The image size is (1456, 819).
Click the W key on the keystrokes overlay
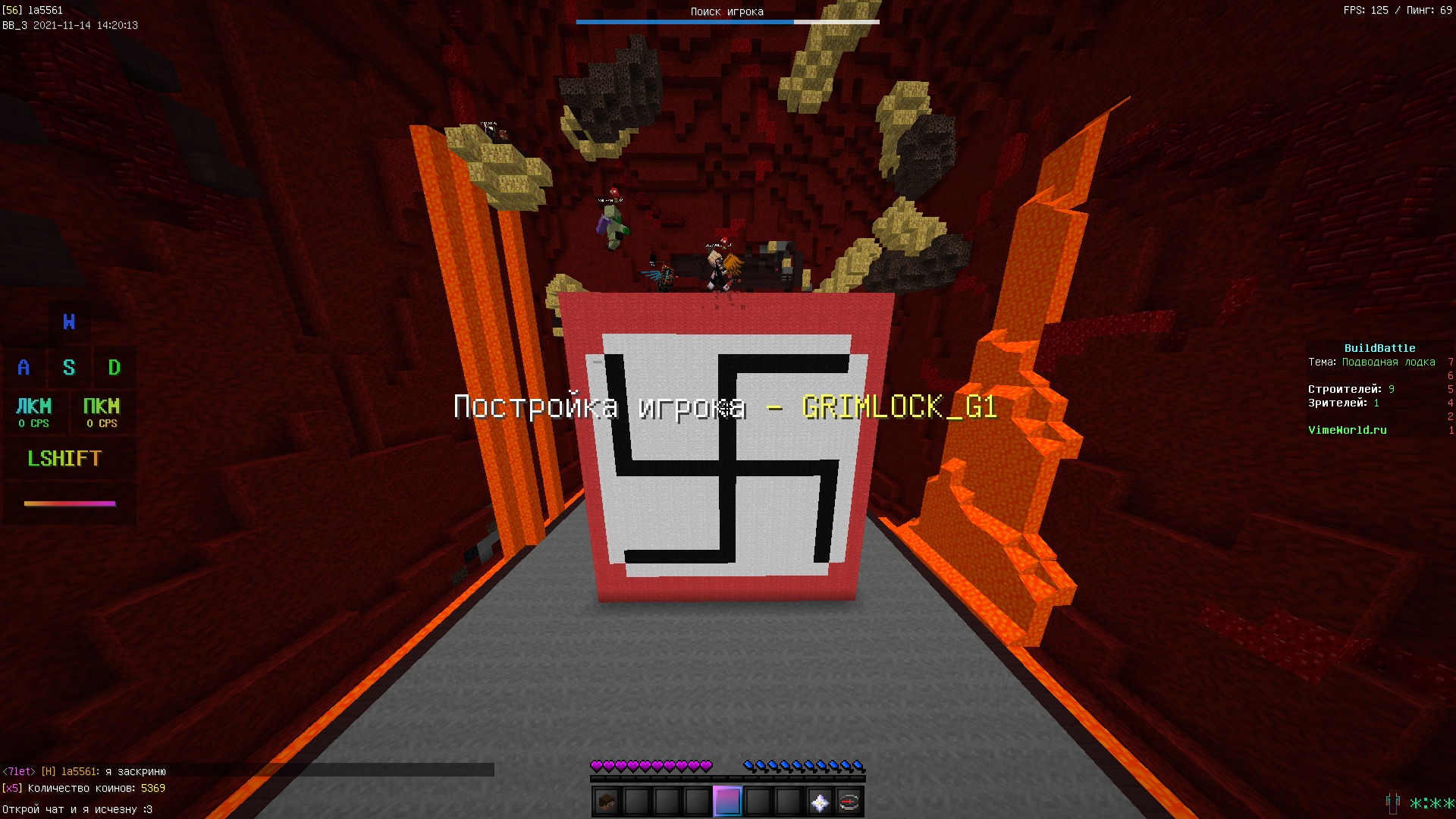pyautogui.click(x=69, y=322)
